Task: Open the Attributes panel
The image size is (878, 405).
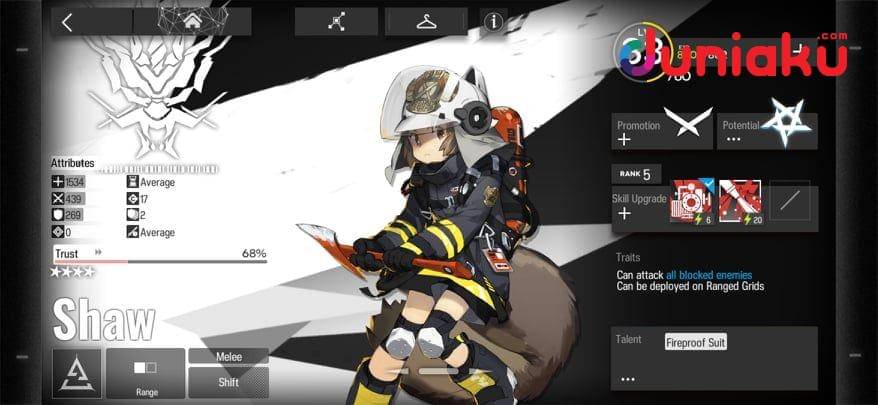Action: point(73,162)
